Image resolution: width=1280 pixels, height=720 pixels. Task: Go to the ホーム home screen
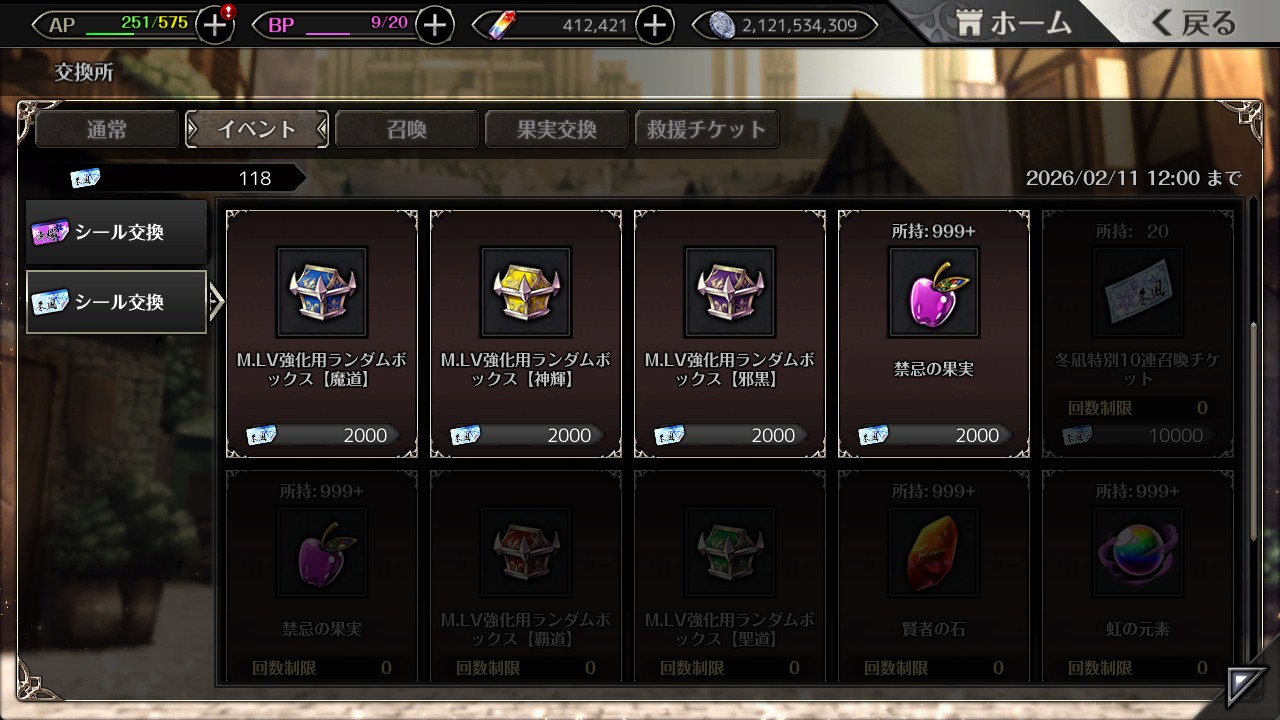pyautogui.click(x=1014, y=24)
